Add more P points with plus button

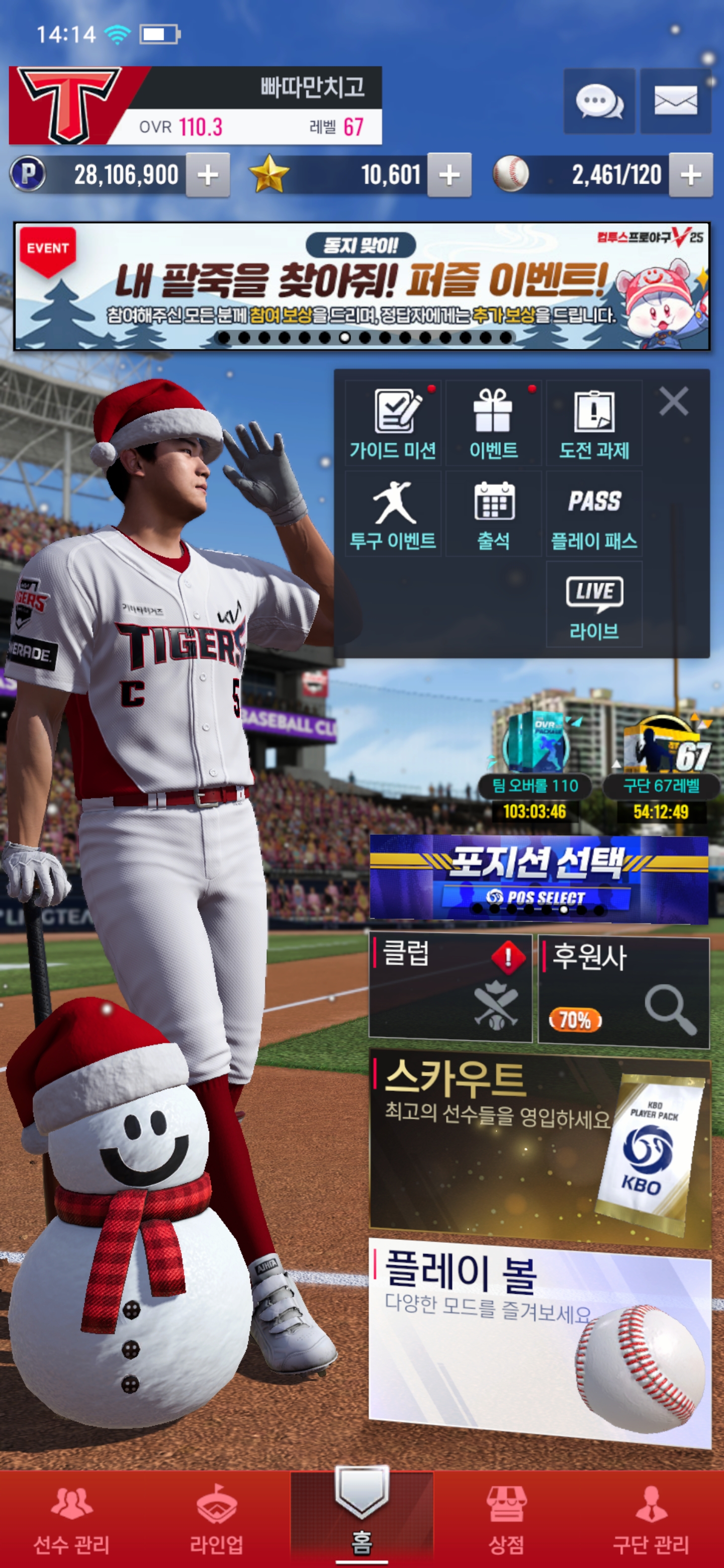208,175
